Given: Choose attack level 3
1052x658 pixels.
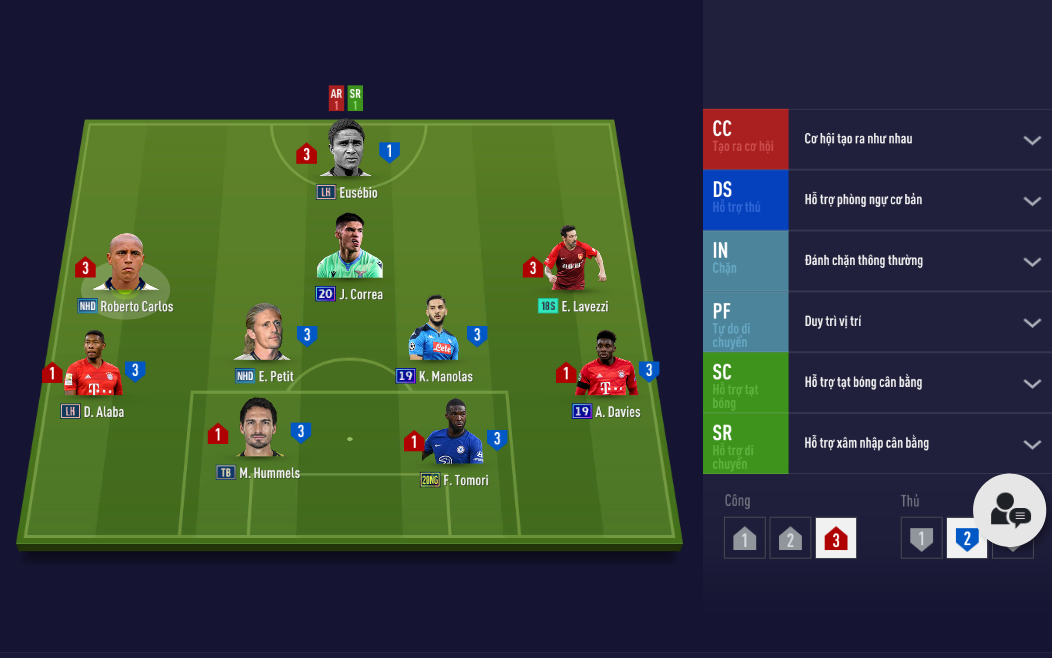Looking at the screenshot, I should pyautogui.click(x=836, y=538).
